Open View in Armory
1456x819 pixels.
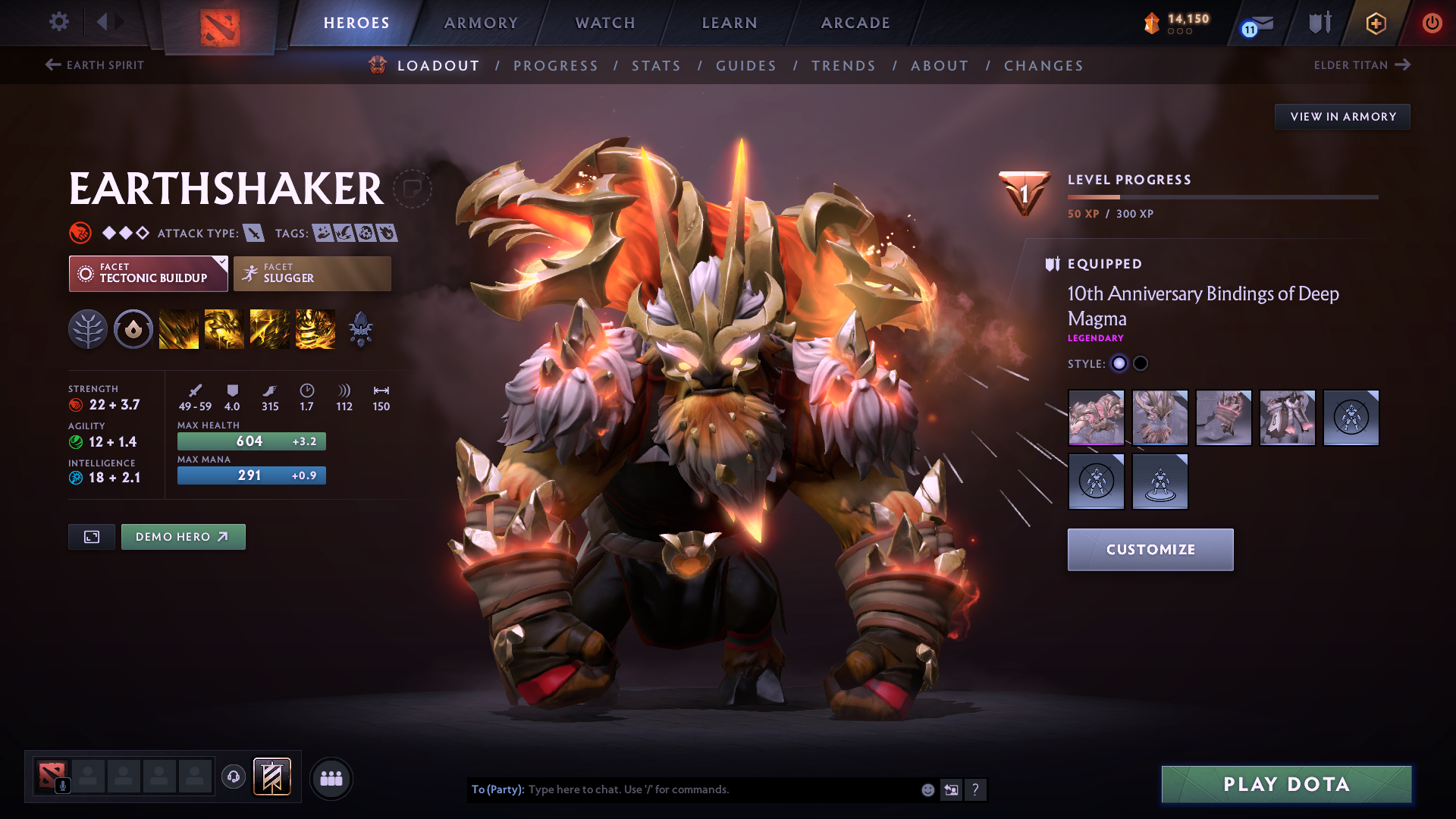point(1342,117)
